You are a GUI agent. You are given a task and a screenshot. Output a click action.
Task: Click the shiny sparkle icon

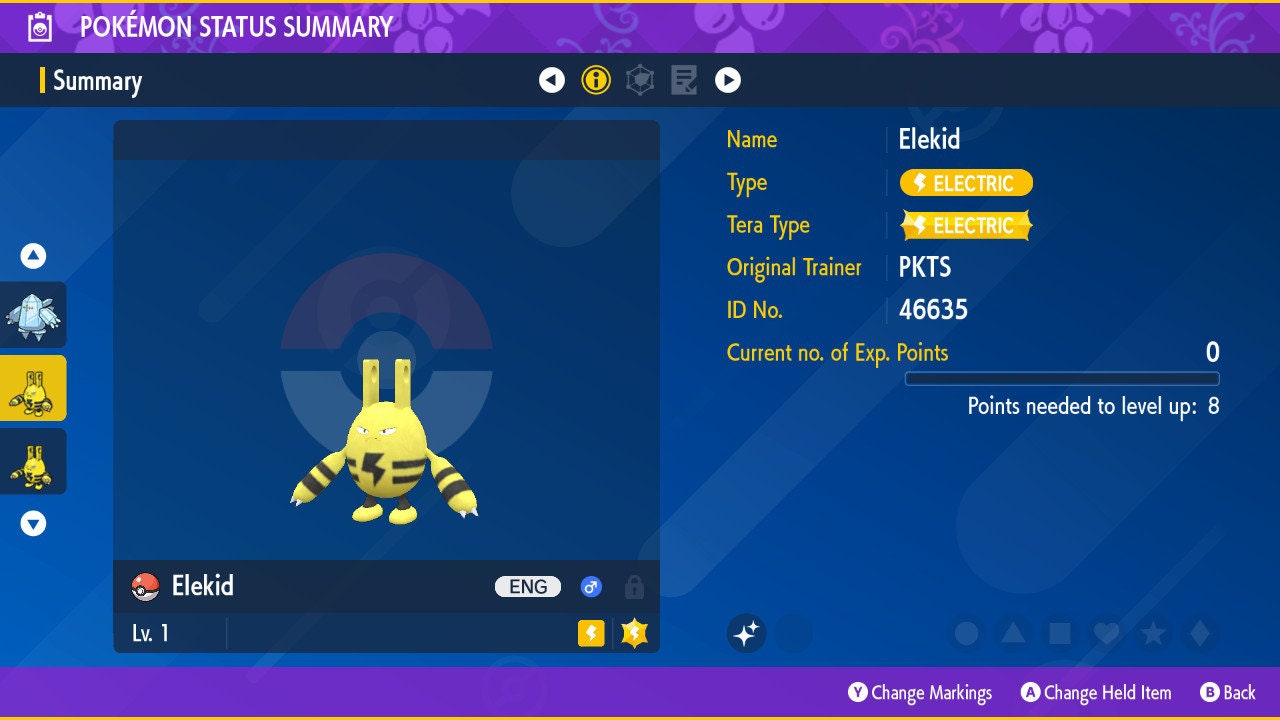coord(746,633)
